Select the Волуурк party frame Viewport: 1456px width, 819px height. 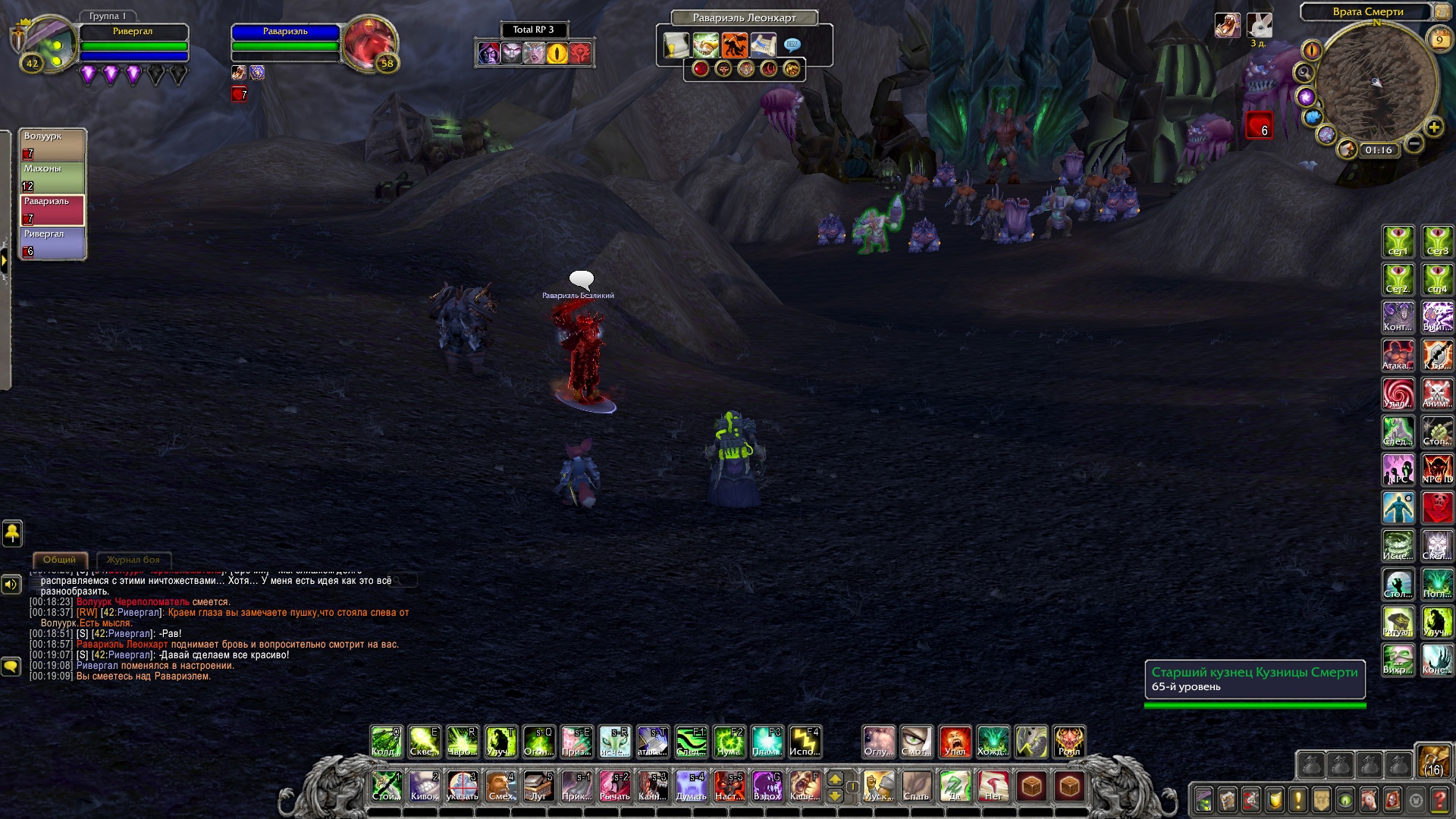52,145
